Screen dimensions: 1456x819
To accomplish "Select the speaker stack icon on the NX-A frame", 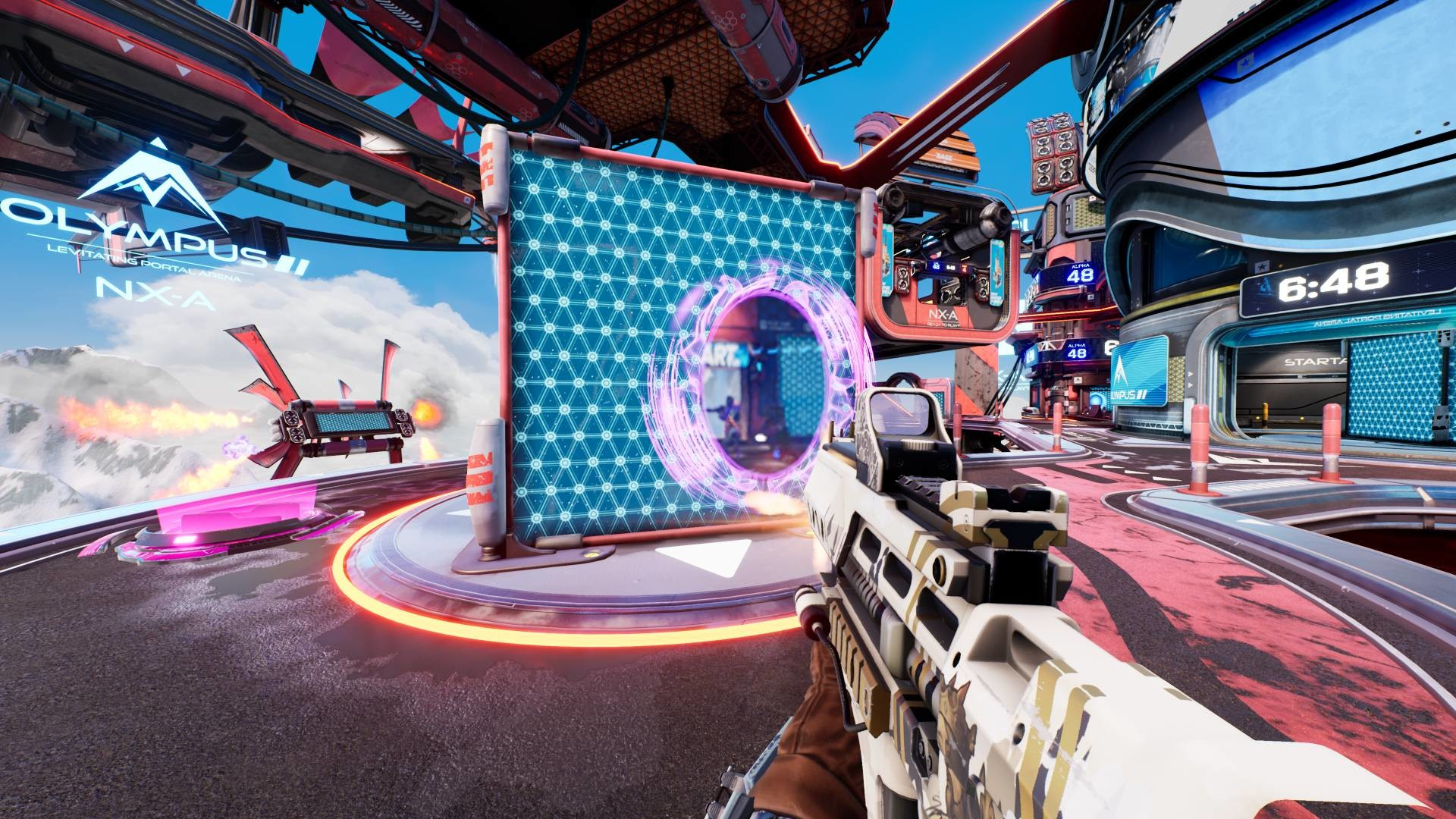I will click(904, 278).
